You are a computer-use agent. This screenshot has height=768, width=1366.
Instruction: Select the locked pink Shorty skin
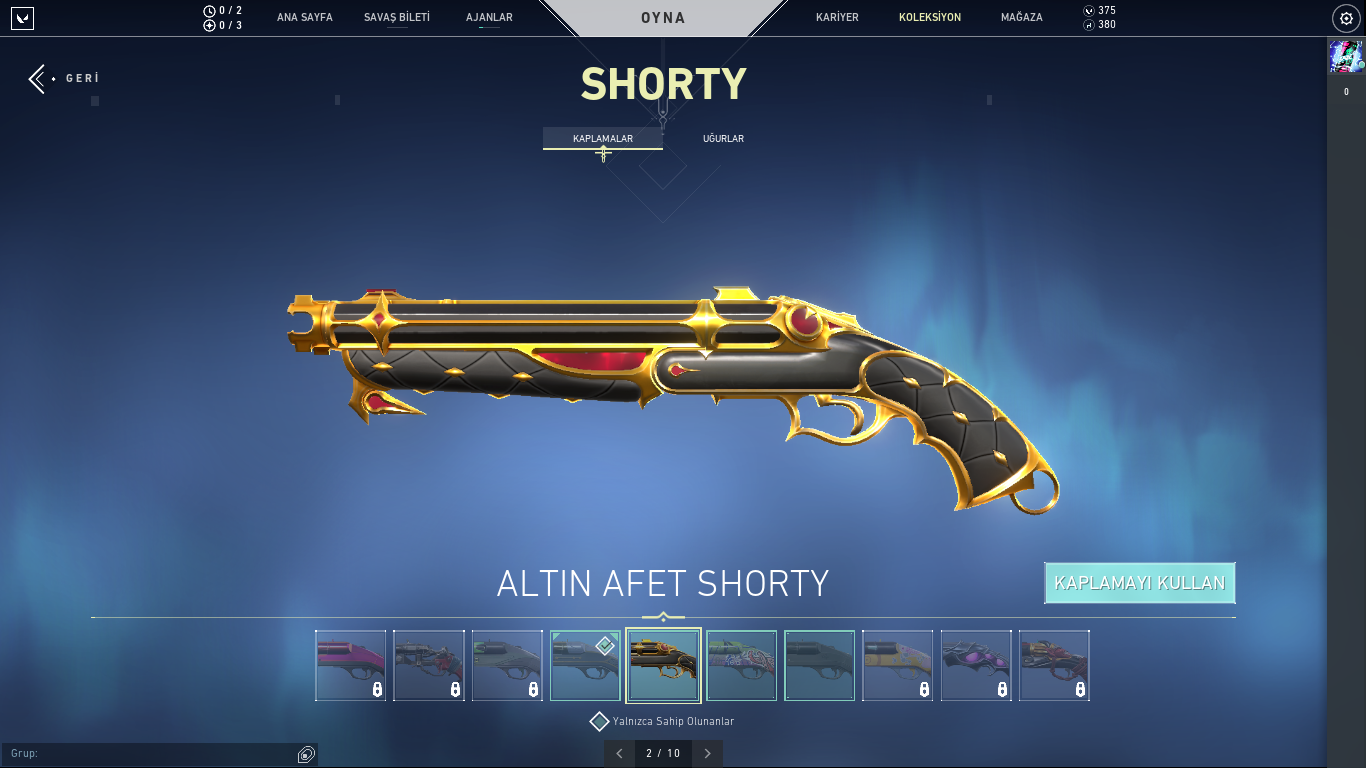351,665
